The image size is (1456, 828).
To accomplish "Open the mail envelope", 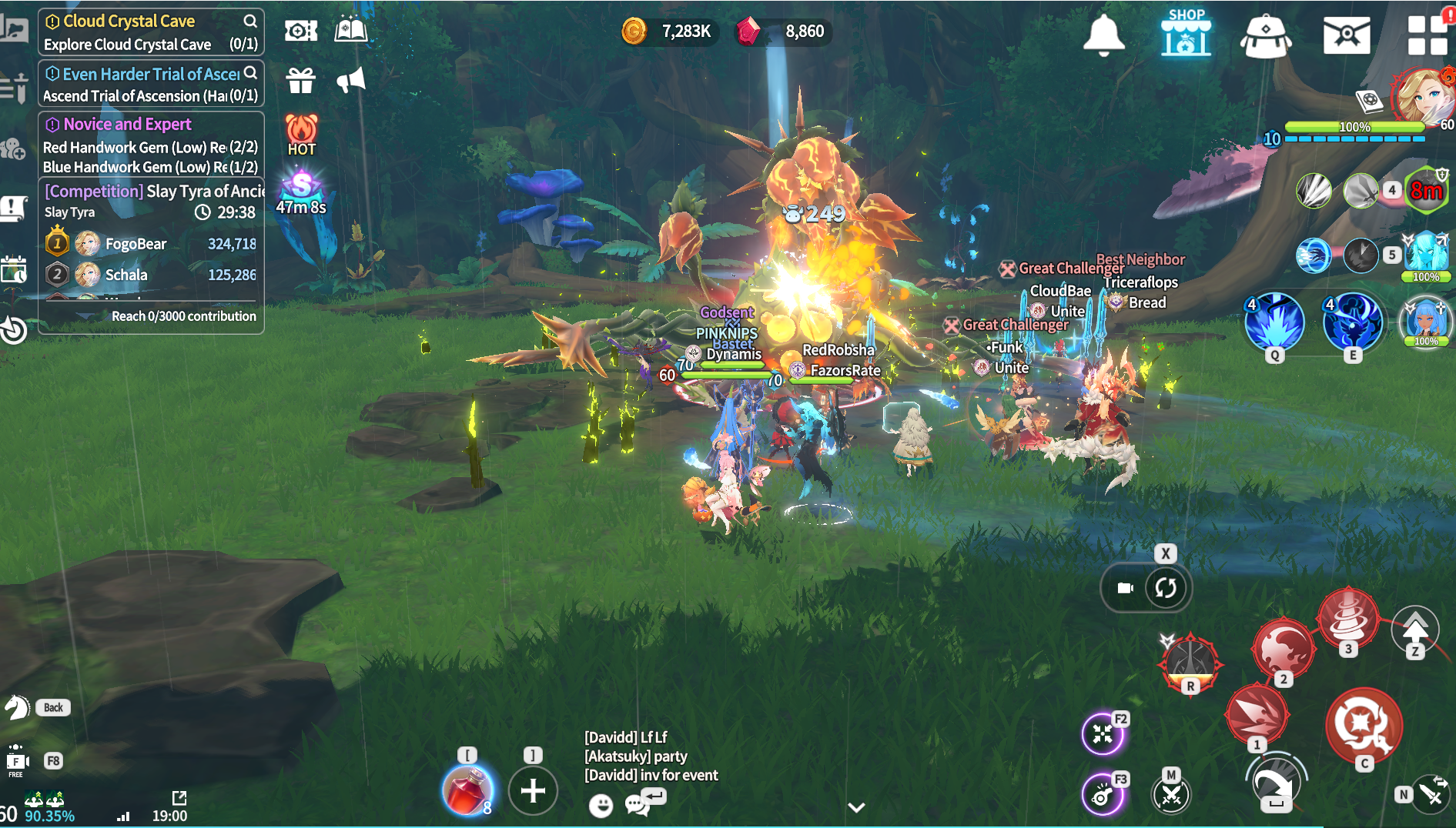I will pos(1346,35).
